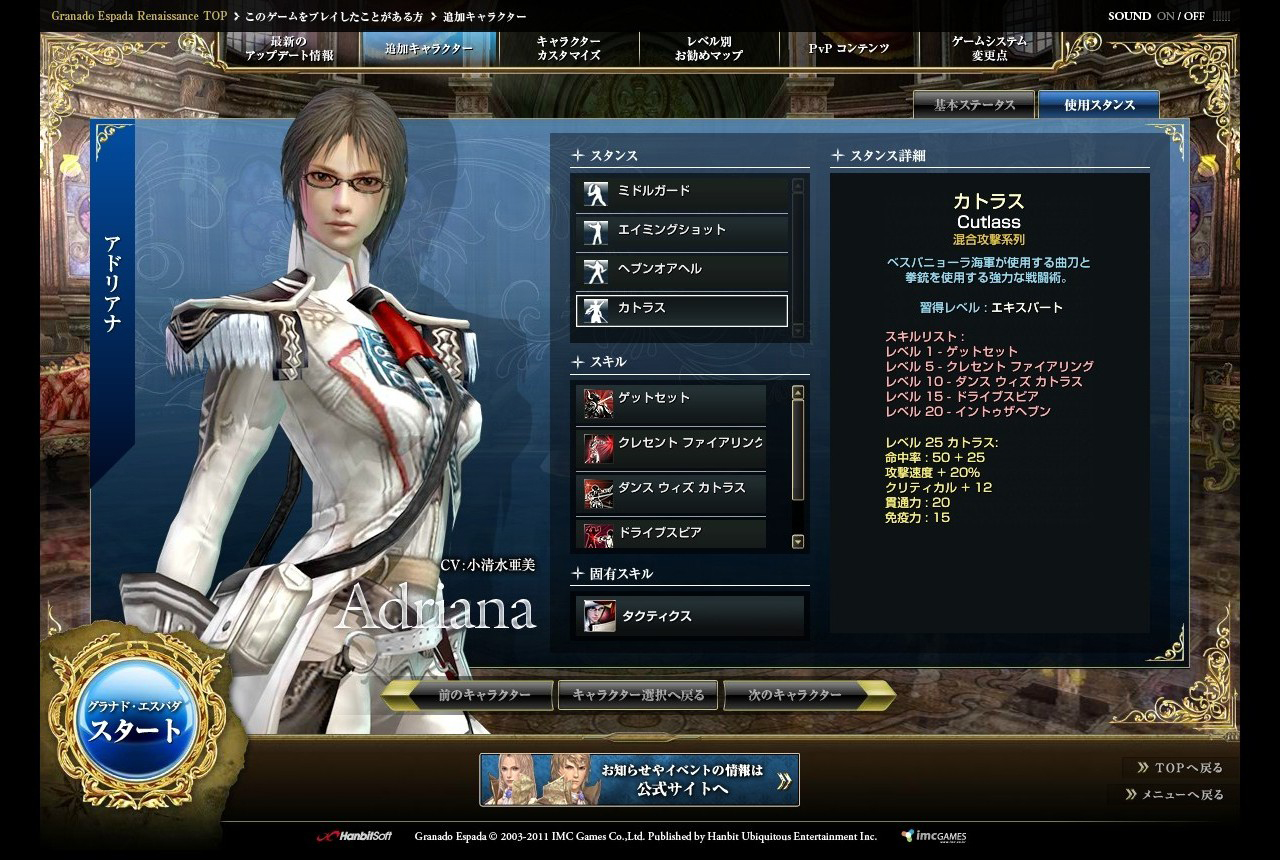Go to 前のキャラクター
The image size is (1280, 860).
tap(471, 695)
